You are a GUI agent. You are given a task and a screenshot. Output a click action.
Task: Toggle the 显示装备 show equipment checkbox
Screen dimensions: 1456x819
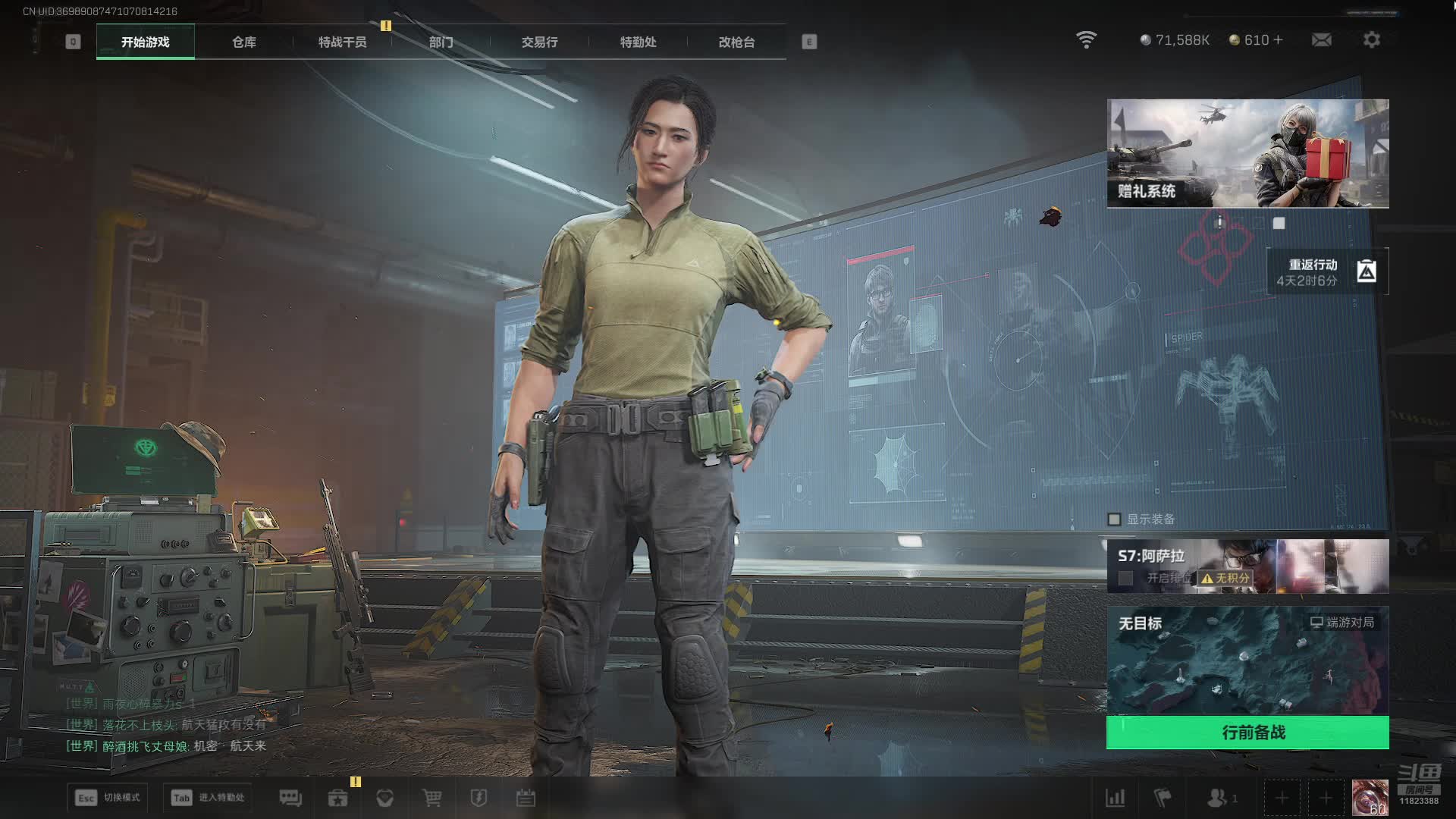tap(1114, 519)
